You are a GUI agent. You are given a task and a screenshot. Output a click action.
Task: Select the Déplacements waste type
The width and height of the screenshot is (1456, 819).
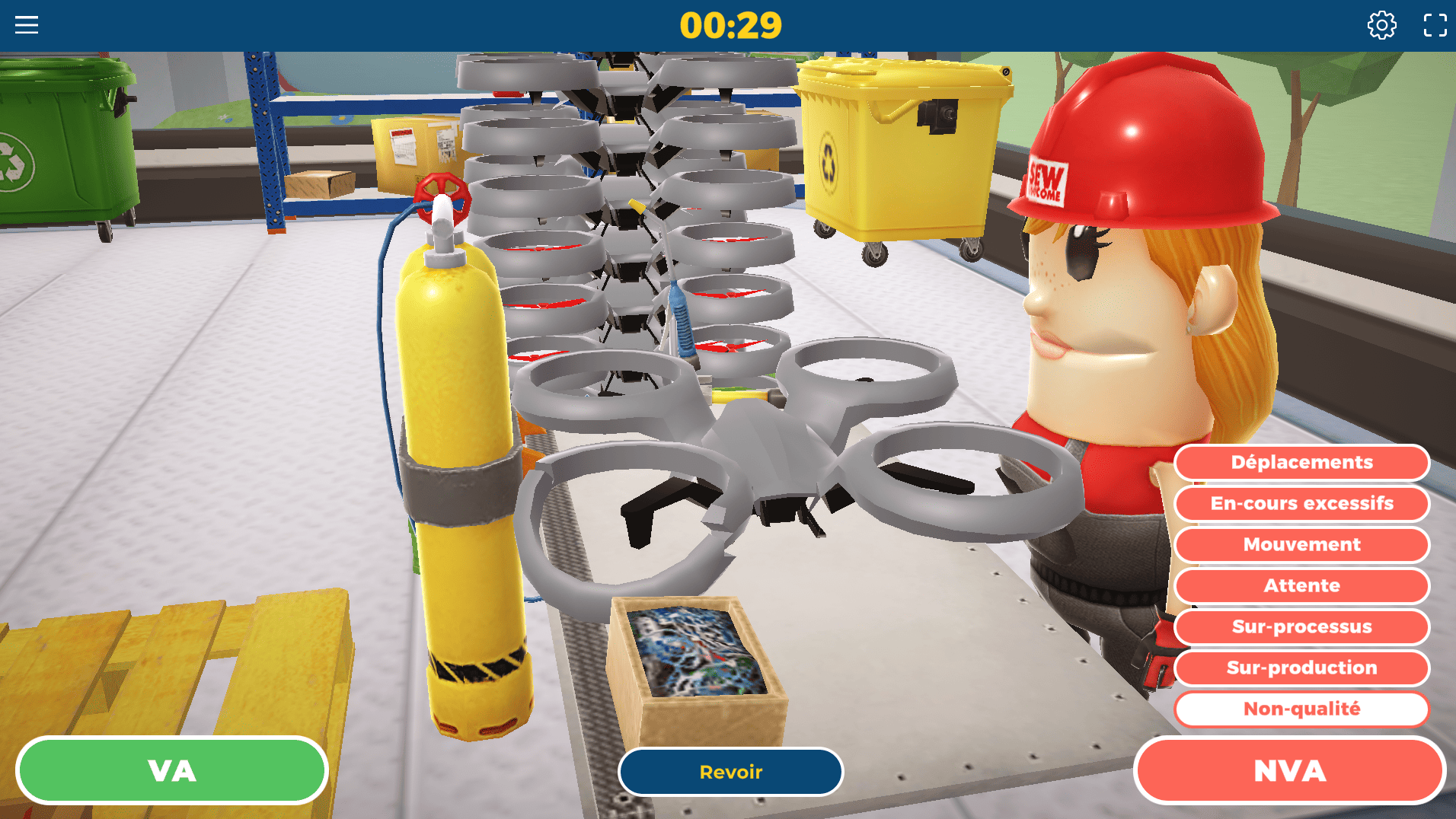point(1301,463)
